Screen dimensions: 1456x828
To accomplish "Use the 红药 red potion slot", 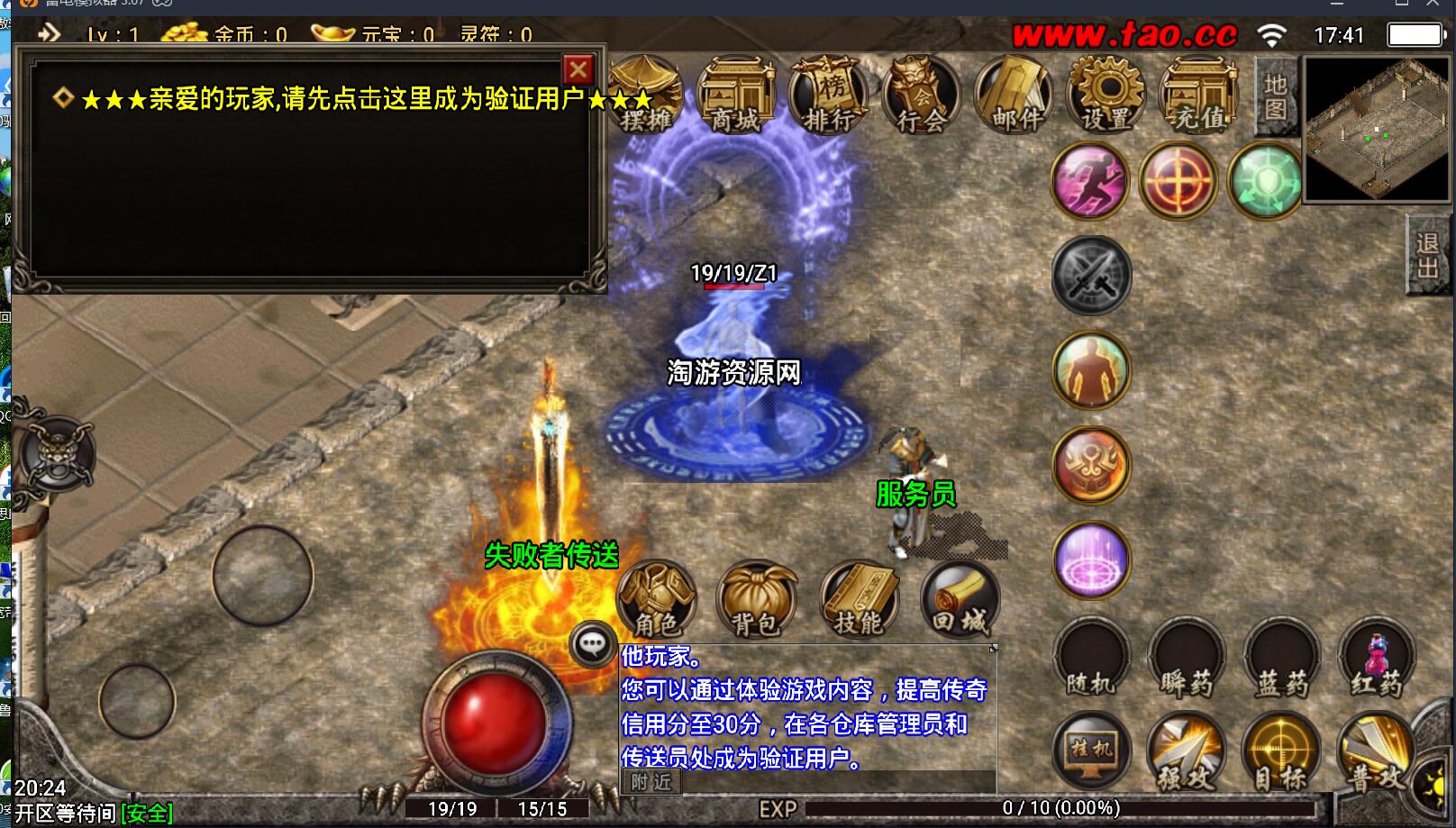I will coord(1376,660).
